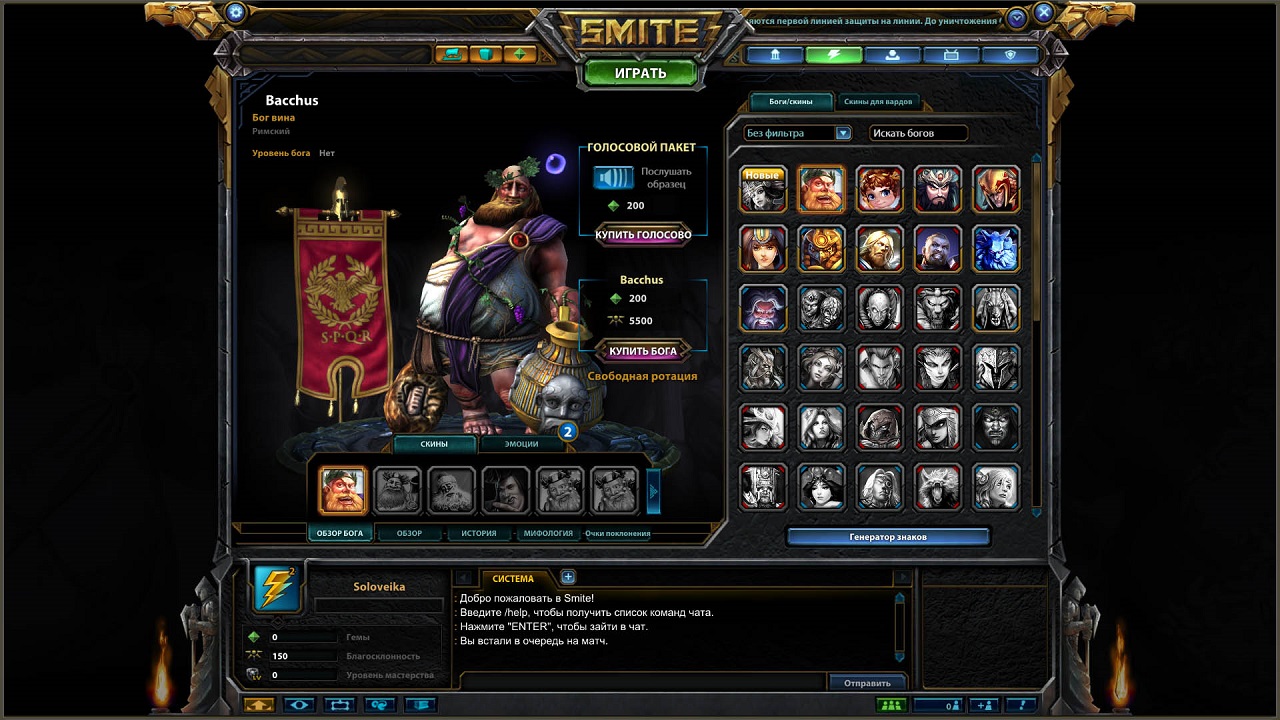Listen to the voice pack sample
Screen dimensions: 1280x720
pyautogui.click(x=613, y=178)
